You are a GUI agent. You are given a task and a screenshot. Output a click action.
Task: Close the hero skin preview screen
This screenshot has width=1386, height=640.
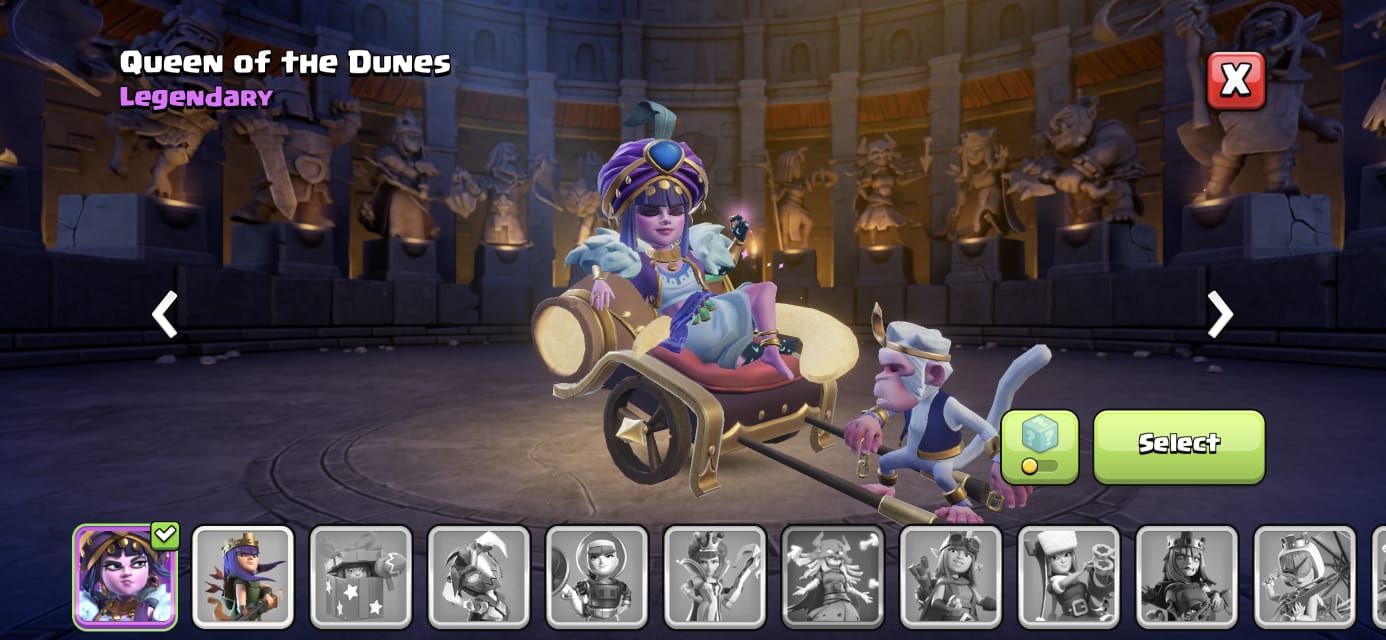coord(1235,80)
